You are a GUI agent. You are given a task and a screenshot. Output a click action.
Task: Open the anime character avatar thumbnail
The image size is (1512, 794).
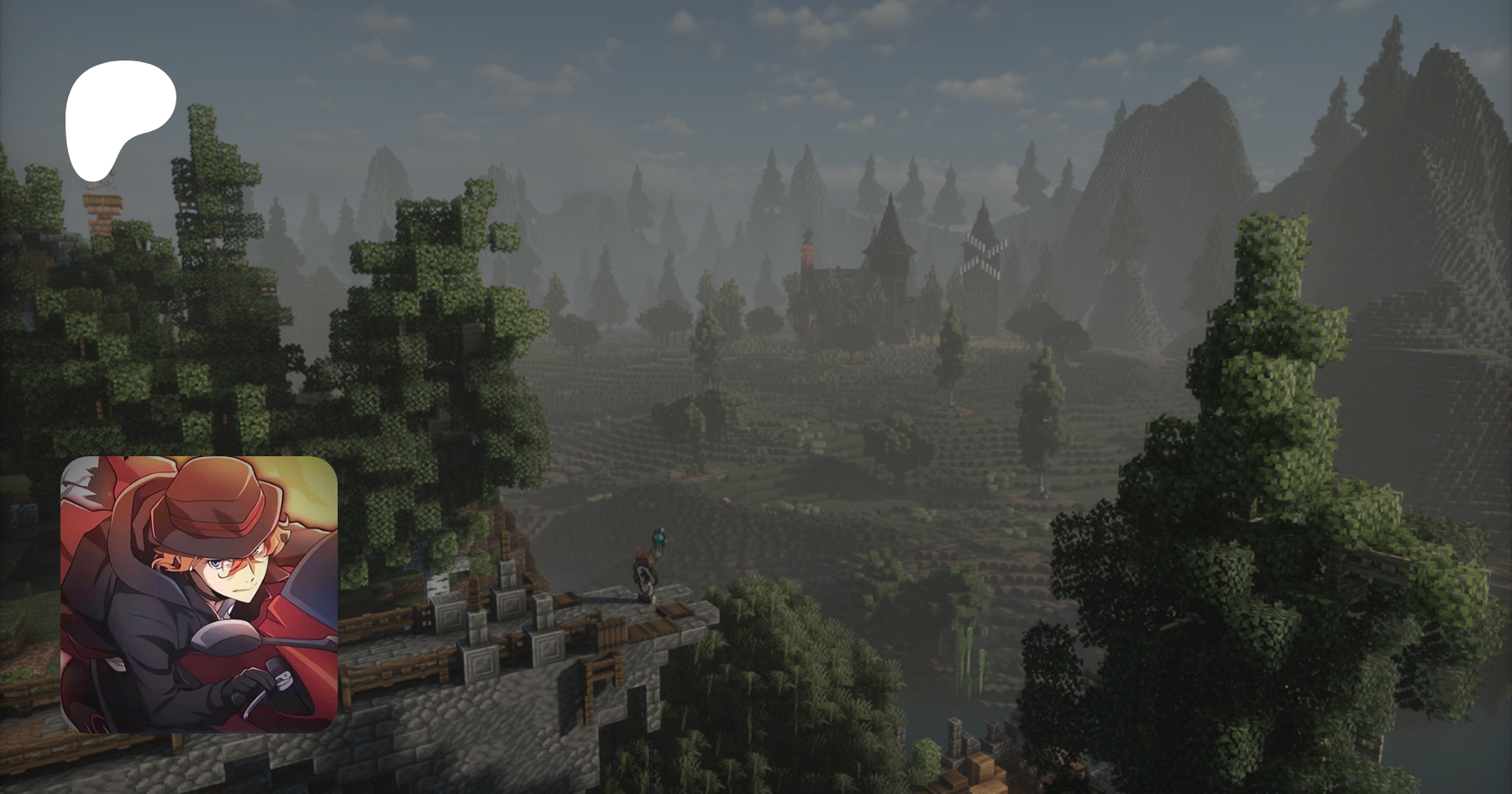199,594
